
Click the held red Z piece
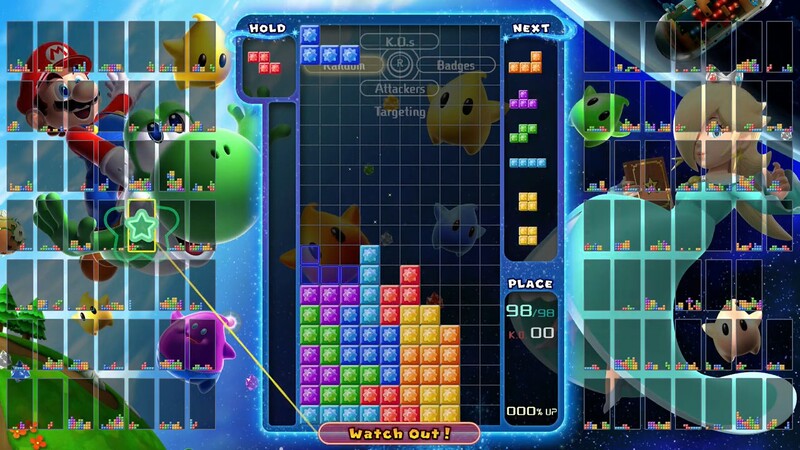(x=265, y=62)
